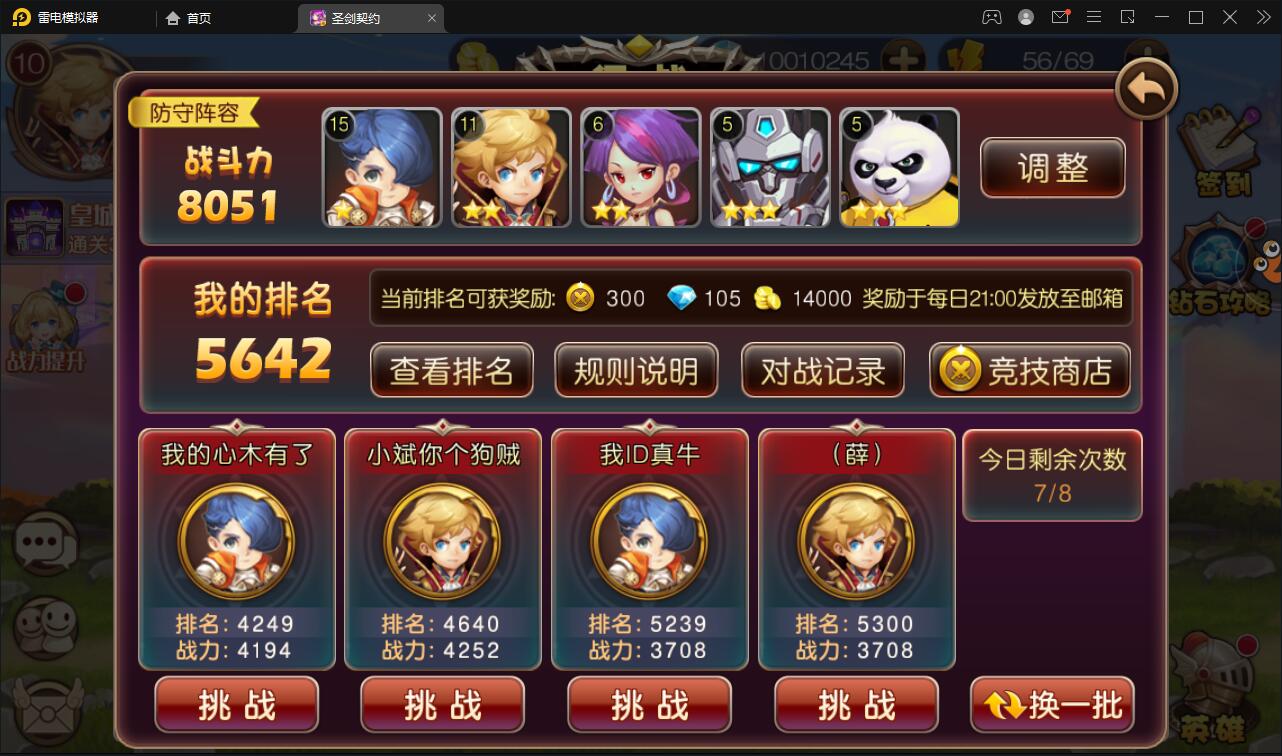Open the winged mail icon bottom left
The image size is (1282, 756).
[42, 710]
